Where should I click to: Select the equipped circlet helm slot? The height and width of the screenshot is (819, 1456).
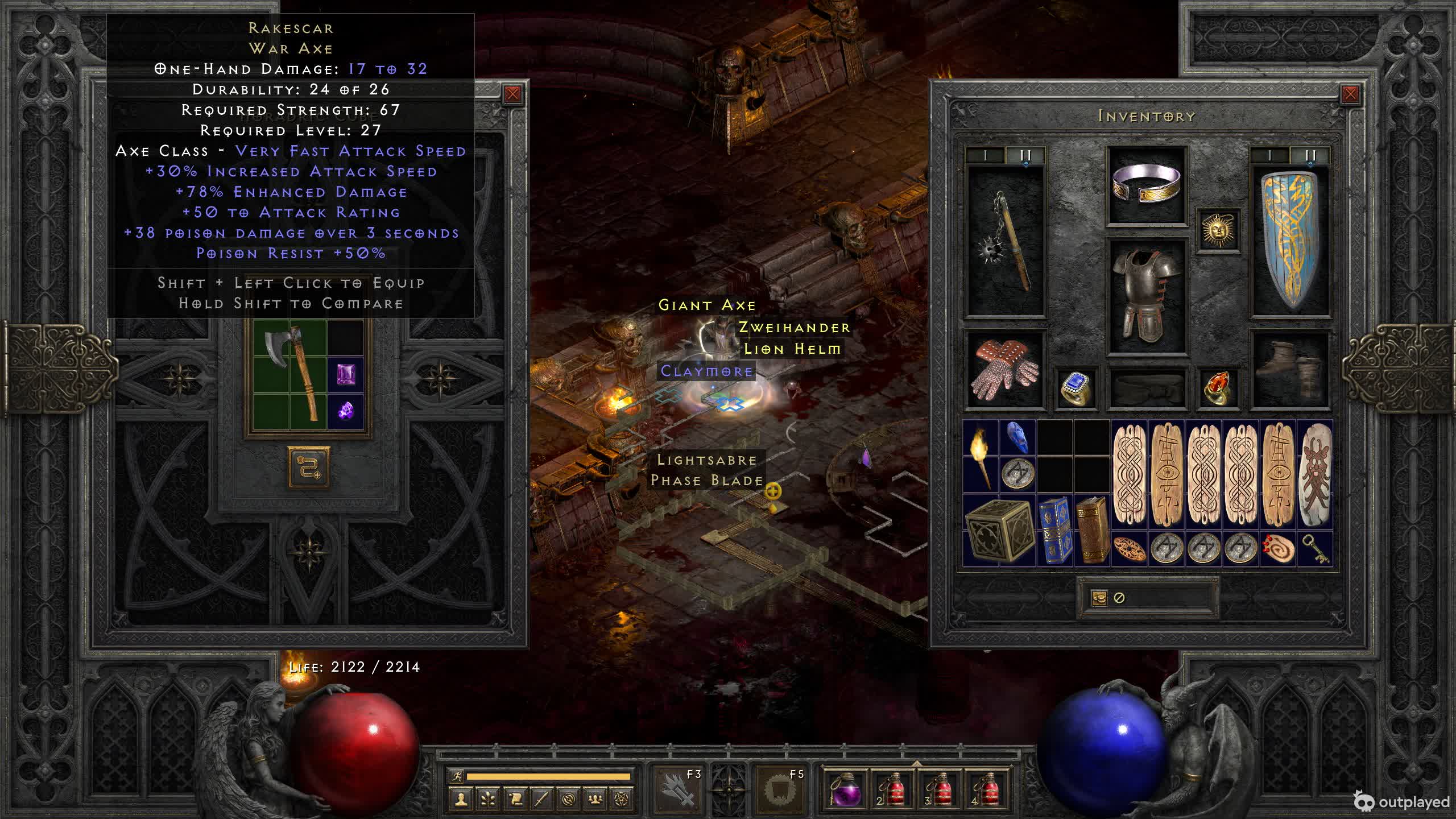pos(1147,185)
